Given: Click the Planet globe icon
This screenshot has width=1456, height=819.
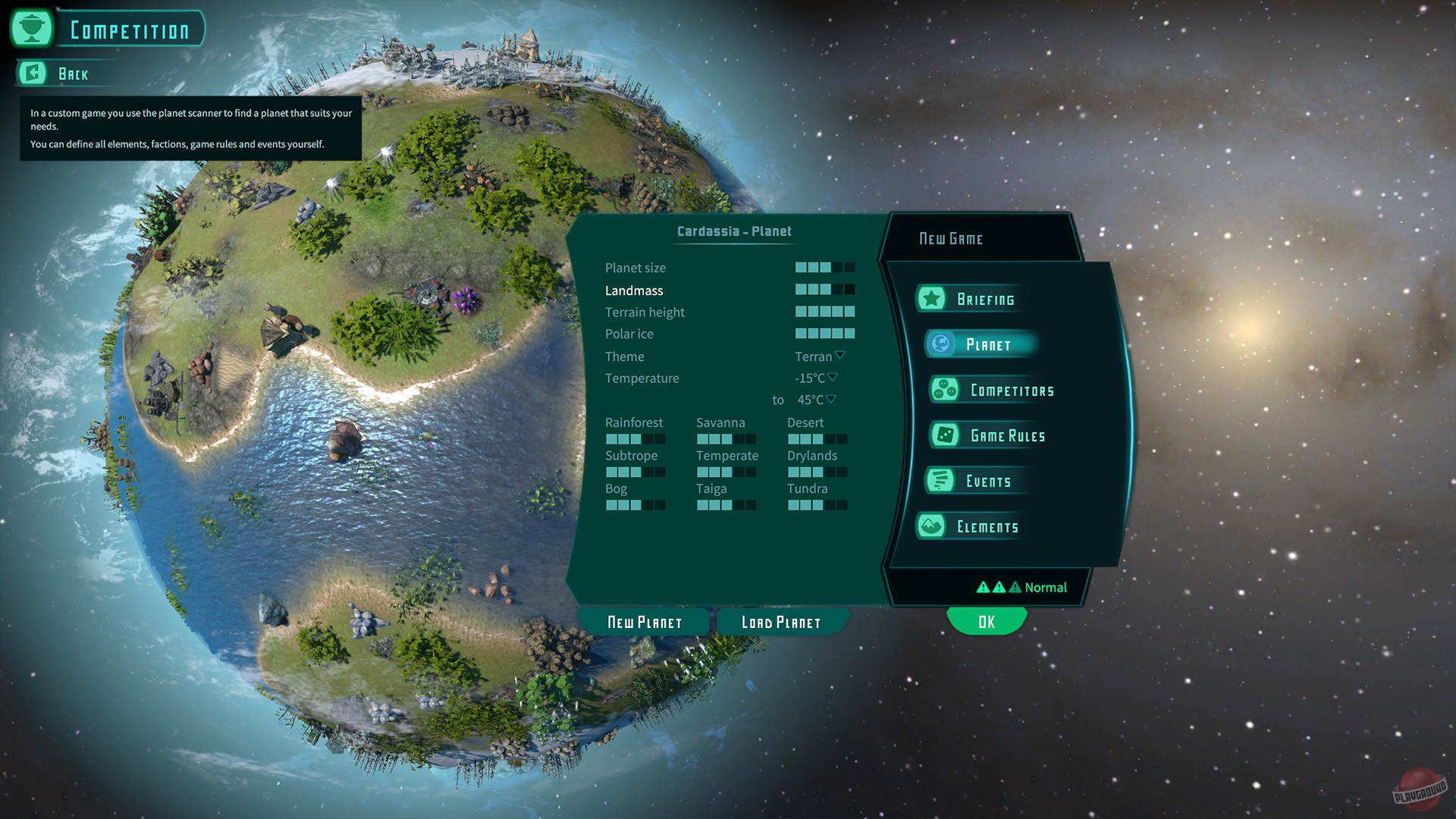Looking at the screenshot, I should (940, 344).
